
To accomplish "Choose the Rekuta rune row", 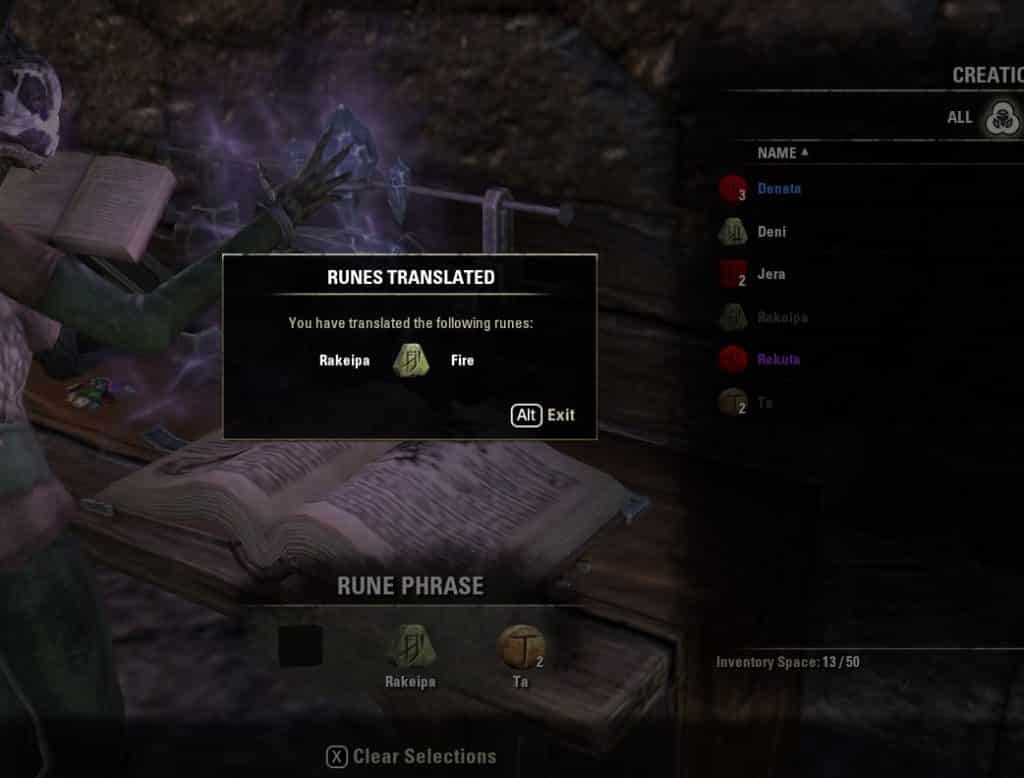I will [779, 359].
